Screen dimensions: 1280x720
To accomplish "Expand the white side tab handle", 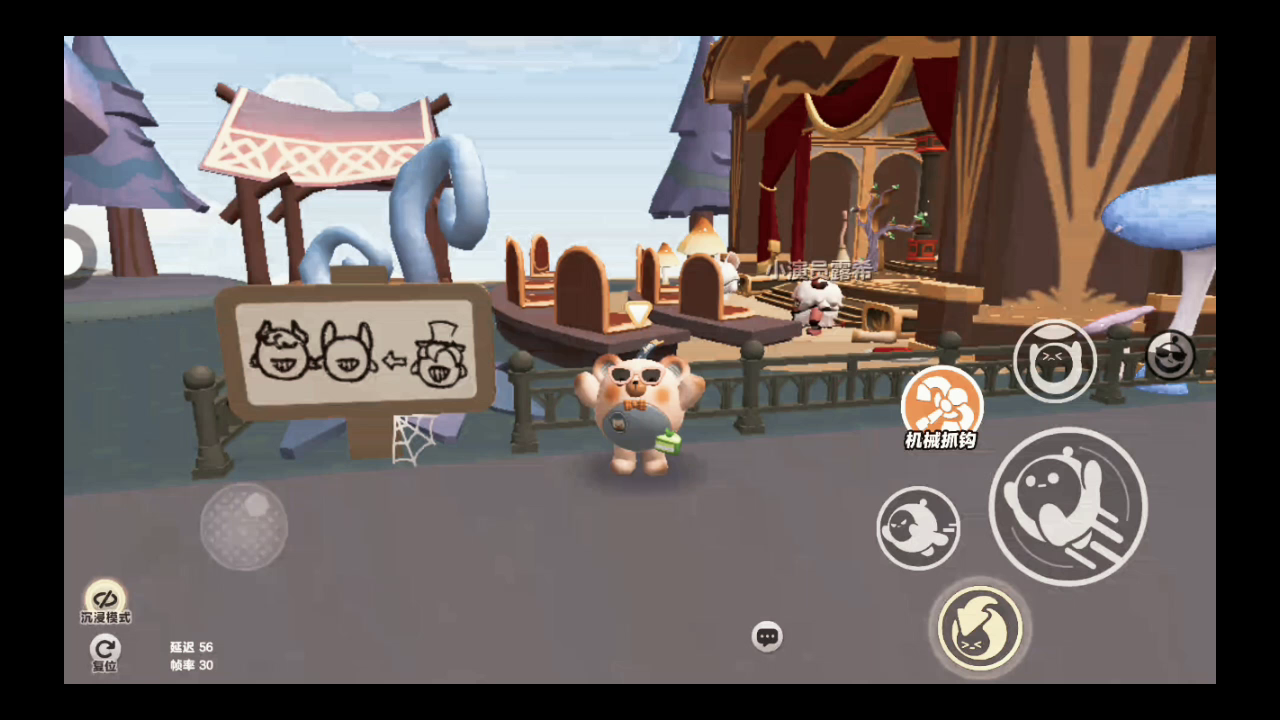I will point(72,255).
